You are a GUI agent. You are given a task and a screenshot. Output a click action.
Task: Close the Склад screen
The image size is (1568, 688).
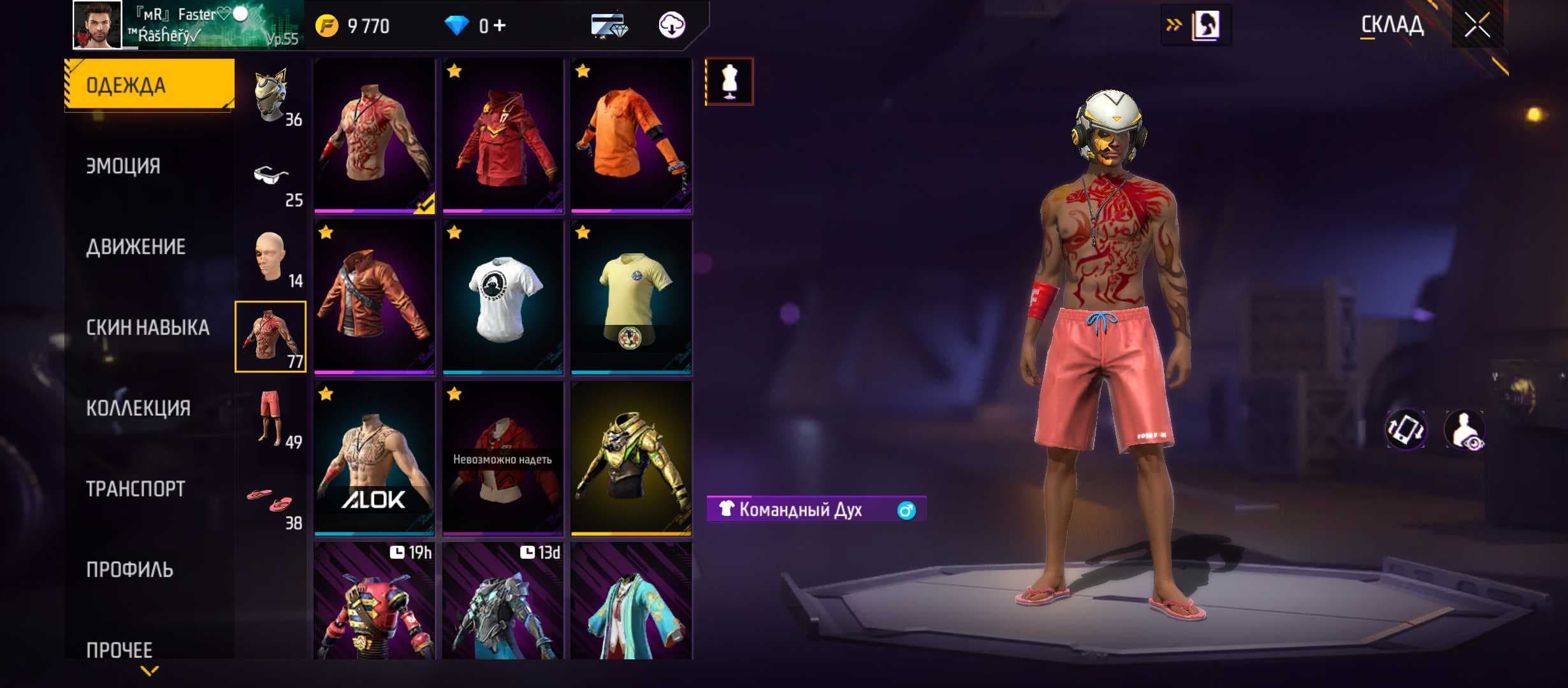(1476, 25)
